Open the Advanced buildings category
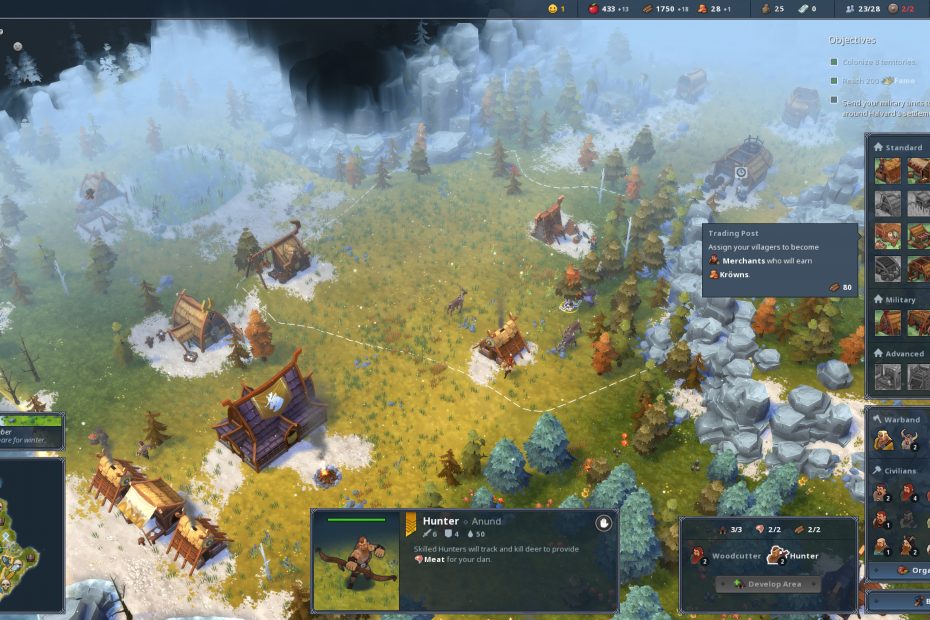930x620 pixels. tap(904, 353)
